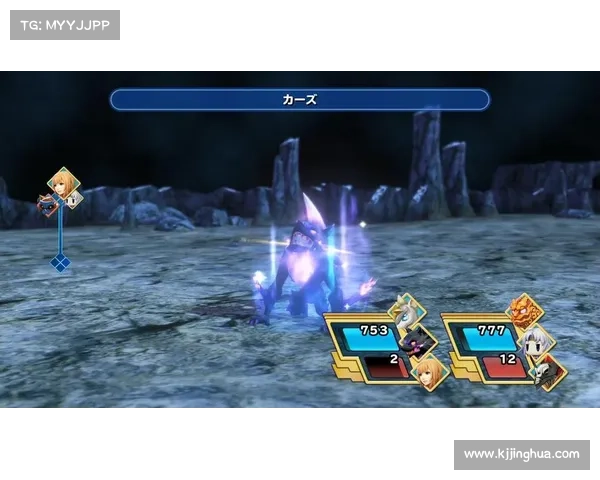Click the blue diamond at turn gauge bottom
This screenshot has width=600, height=480.
[60, 263]
